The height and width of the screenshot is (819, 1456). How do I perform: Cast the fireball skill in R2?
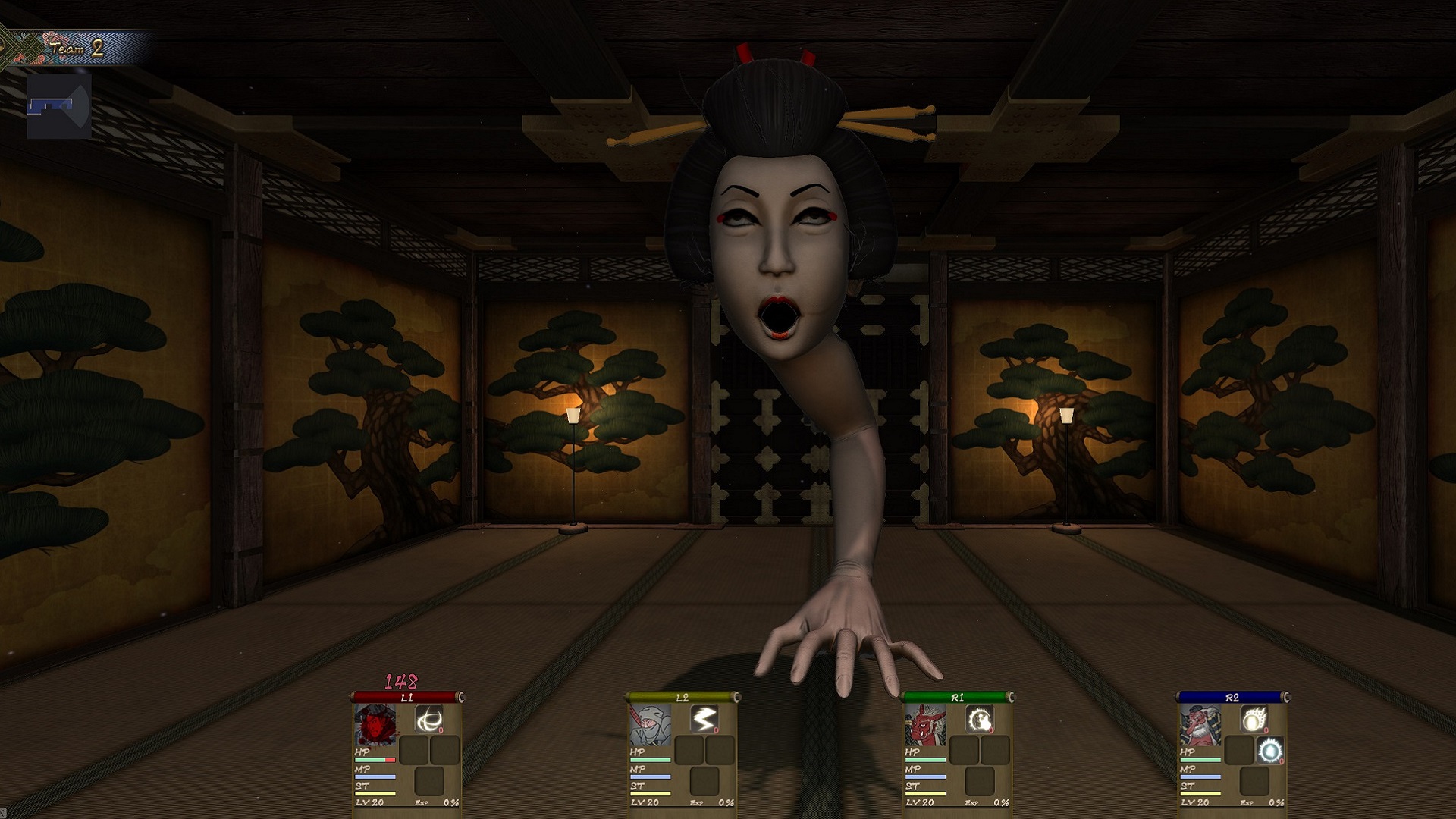pyautogui.click(x=1254, y=720)
